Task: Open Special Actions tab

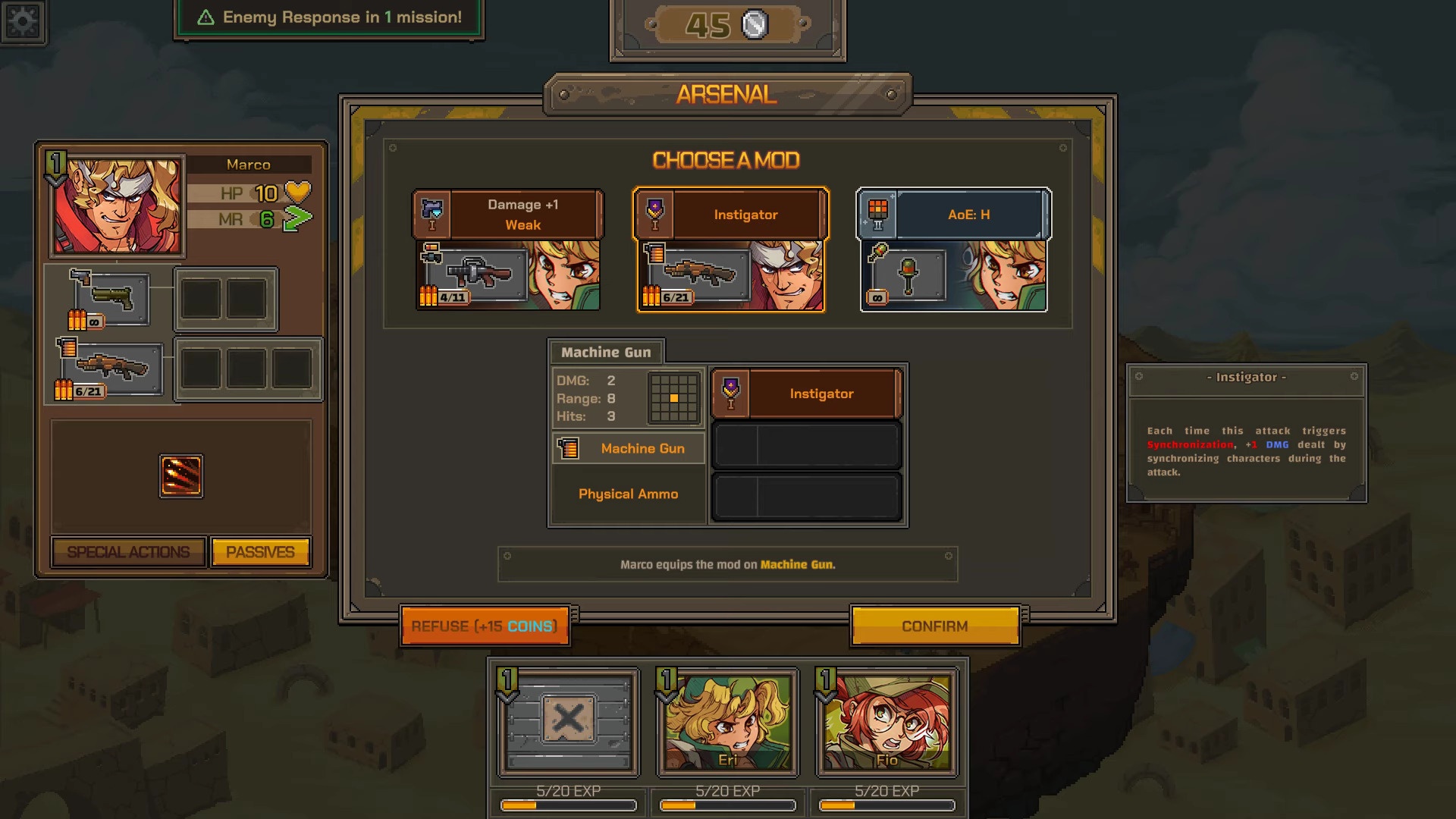Action: pos(128,552)
